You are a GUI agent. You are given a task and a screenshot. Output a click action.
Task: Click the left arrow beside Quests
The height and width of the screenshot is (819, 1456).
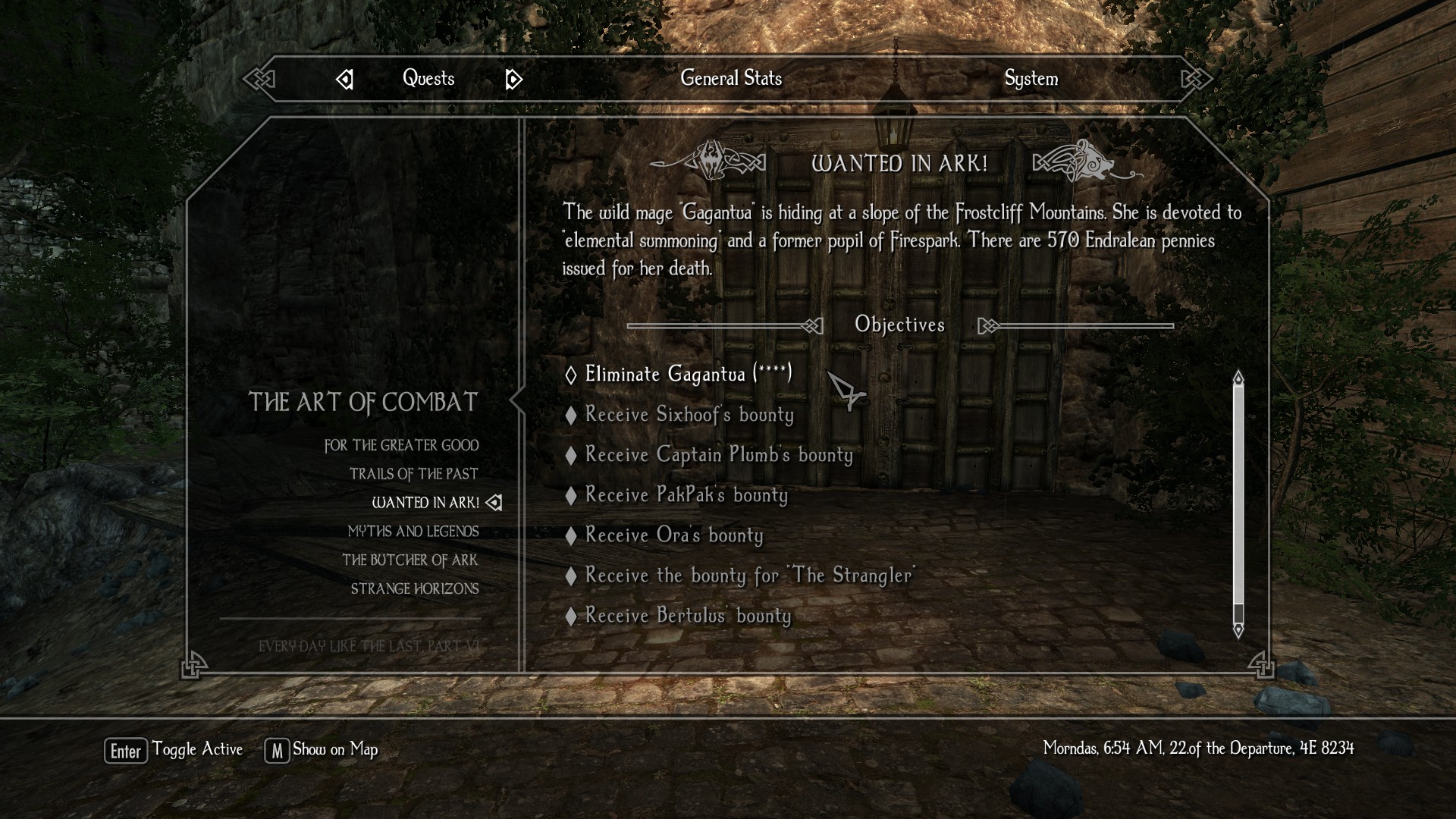pyautogui.click(x=345, y=80)
